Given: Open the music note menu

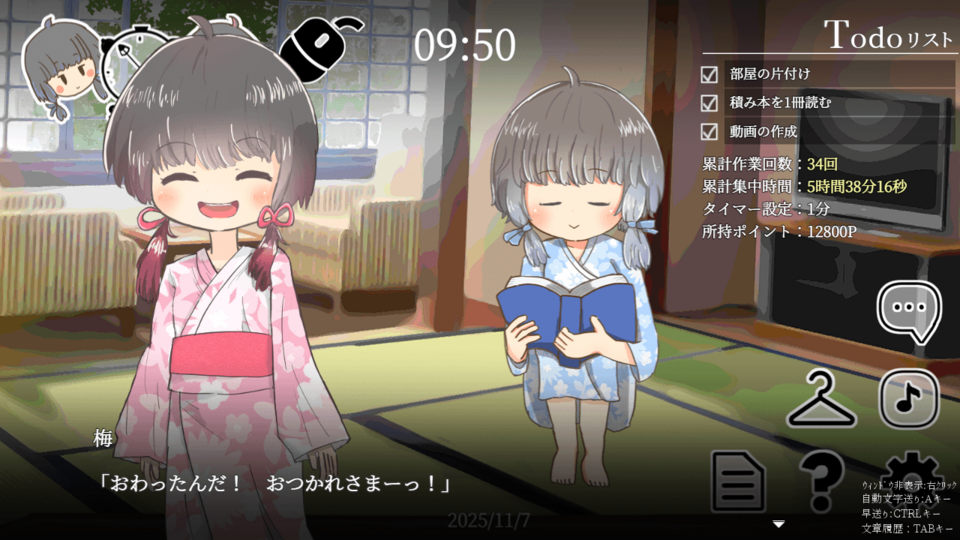Looking at the screenshot, I should point(908,398).
